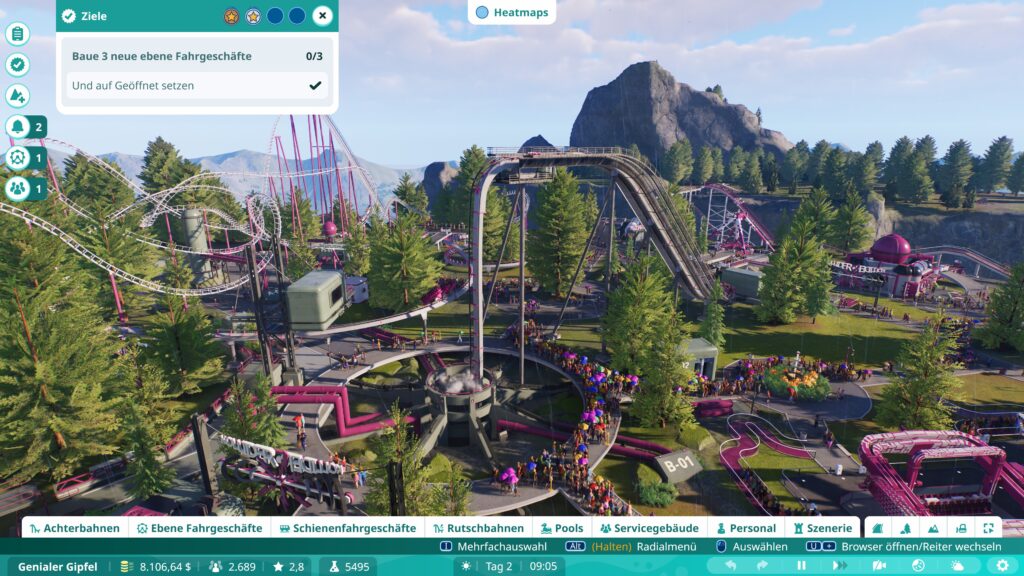Select the terrain-plus icon in left sidebar

coord(17,96)
